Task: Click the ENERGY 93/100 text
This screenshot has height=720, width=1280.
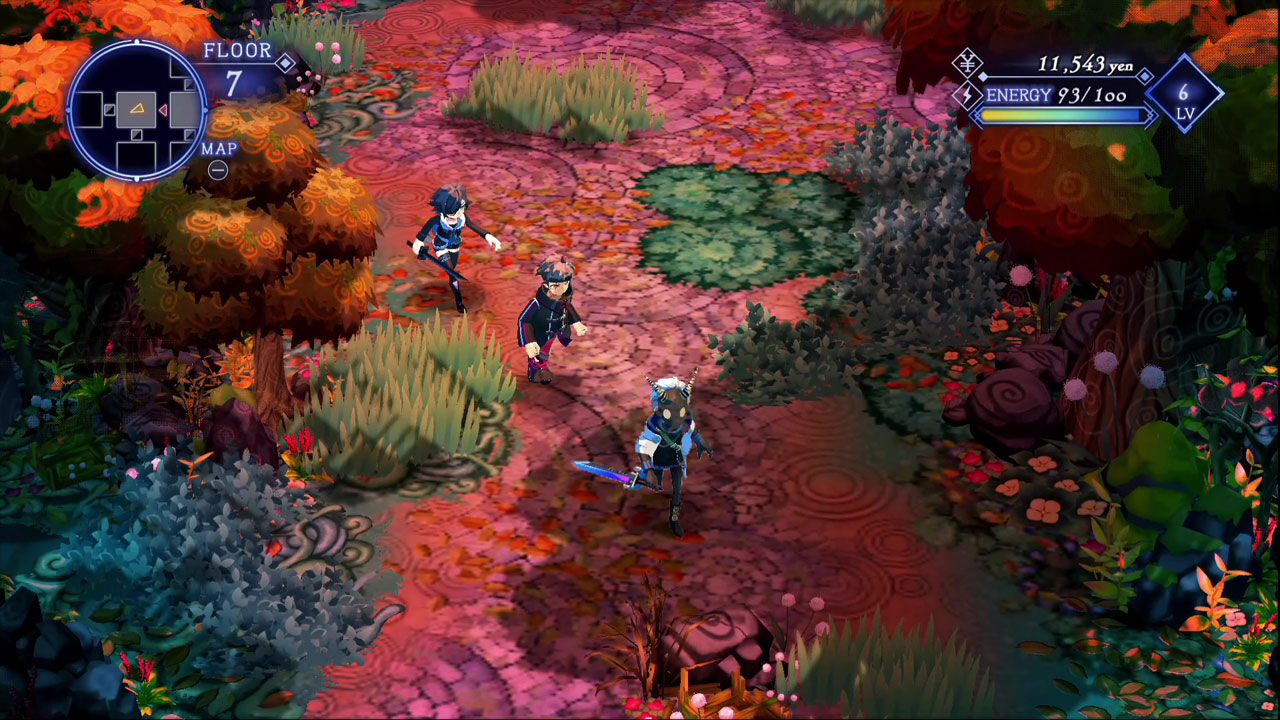Action: tap(1057, 94)
